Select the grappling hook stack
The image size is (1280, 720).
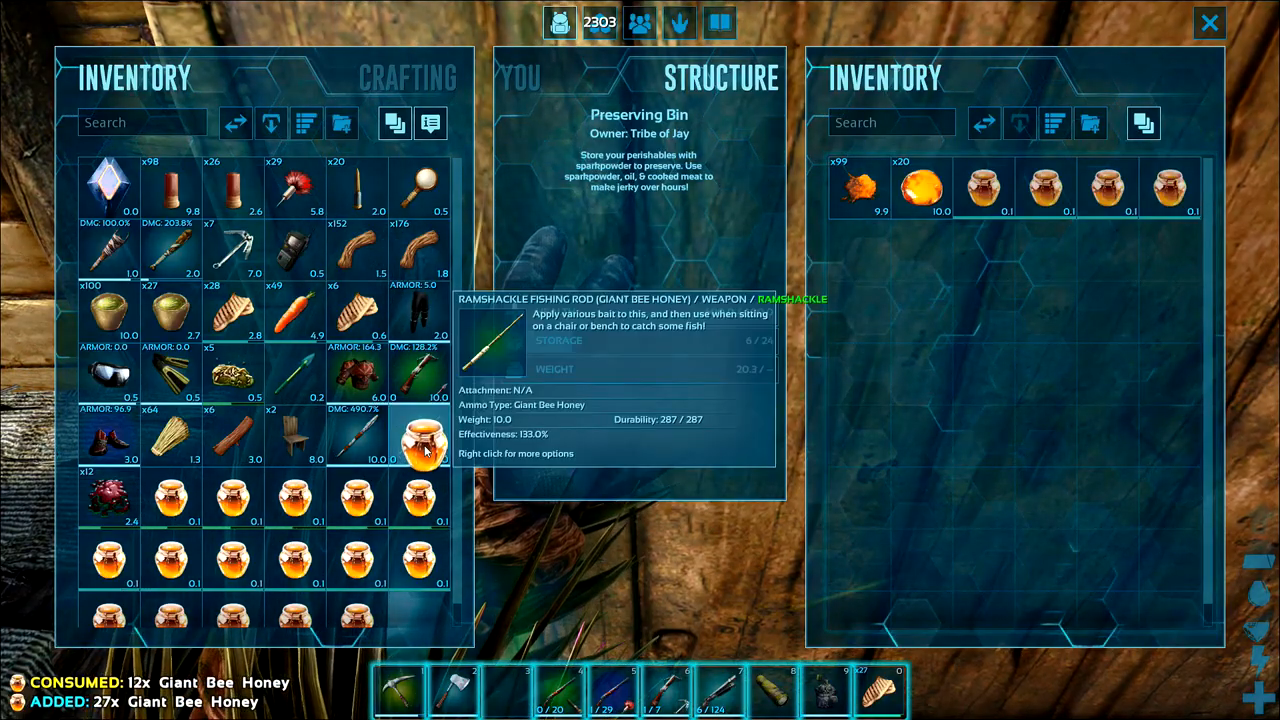[x=233, y=250]
